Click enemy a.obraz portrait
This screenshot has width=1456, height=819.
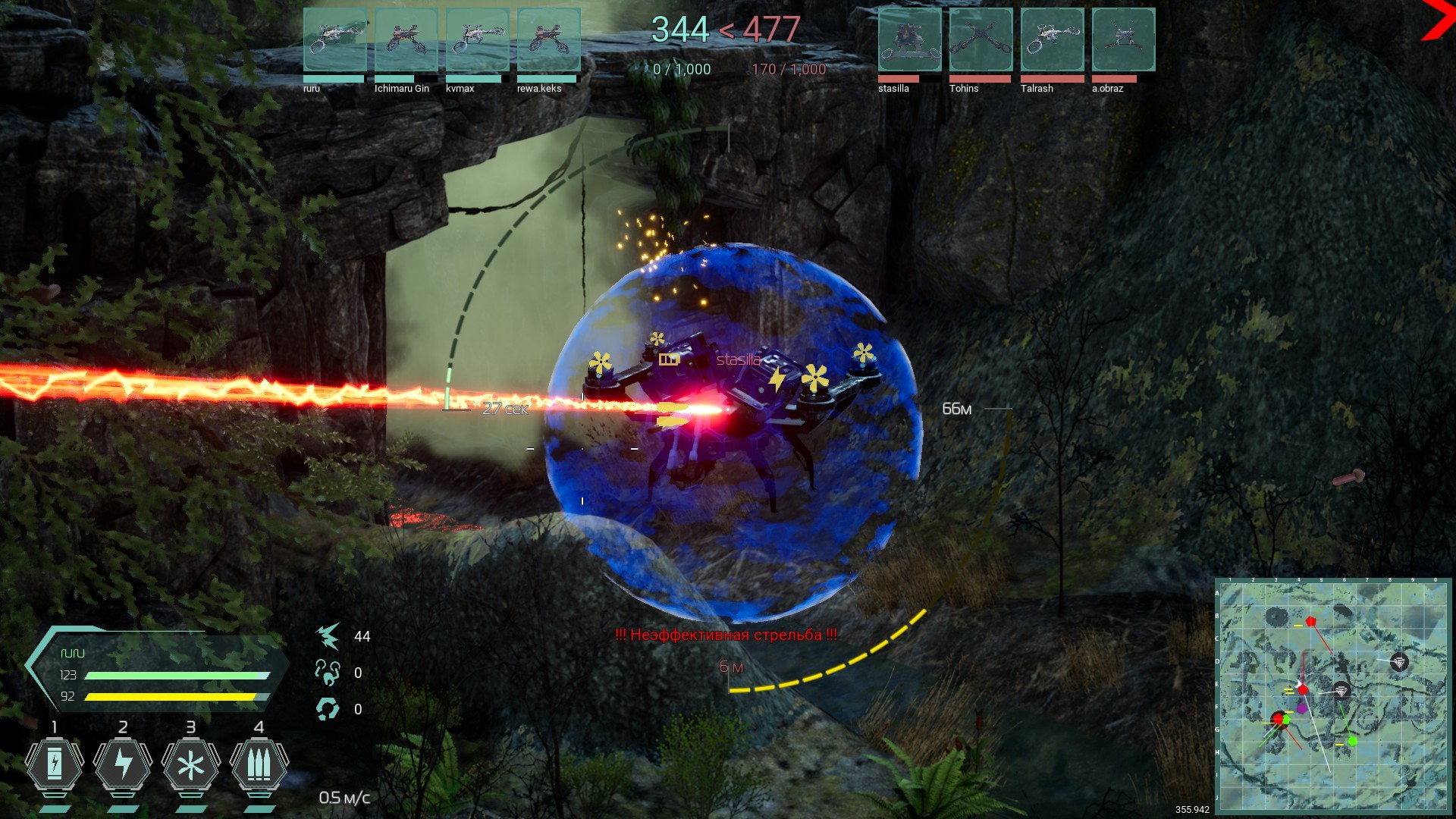[1123, 40]
